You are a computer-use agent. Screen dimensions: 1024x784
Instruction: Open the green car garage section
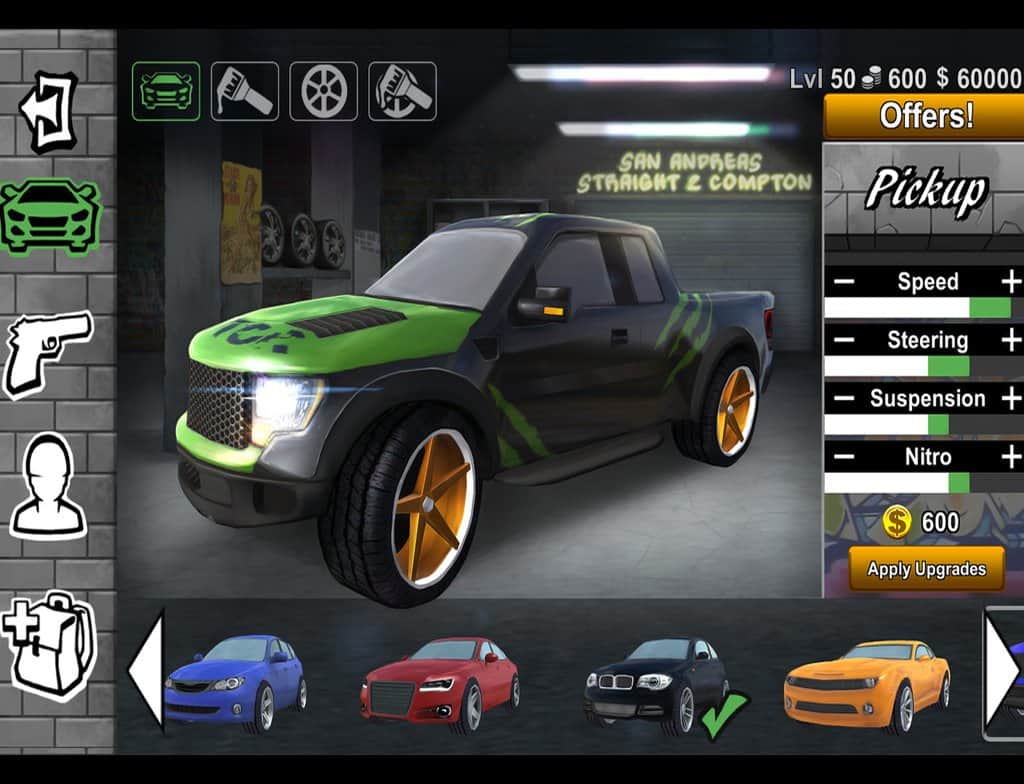tap(50, 215)
